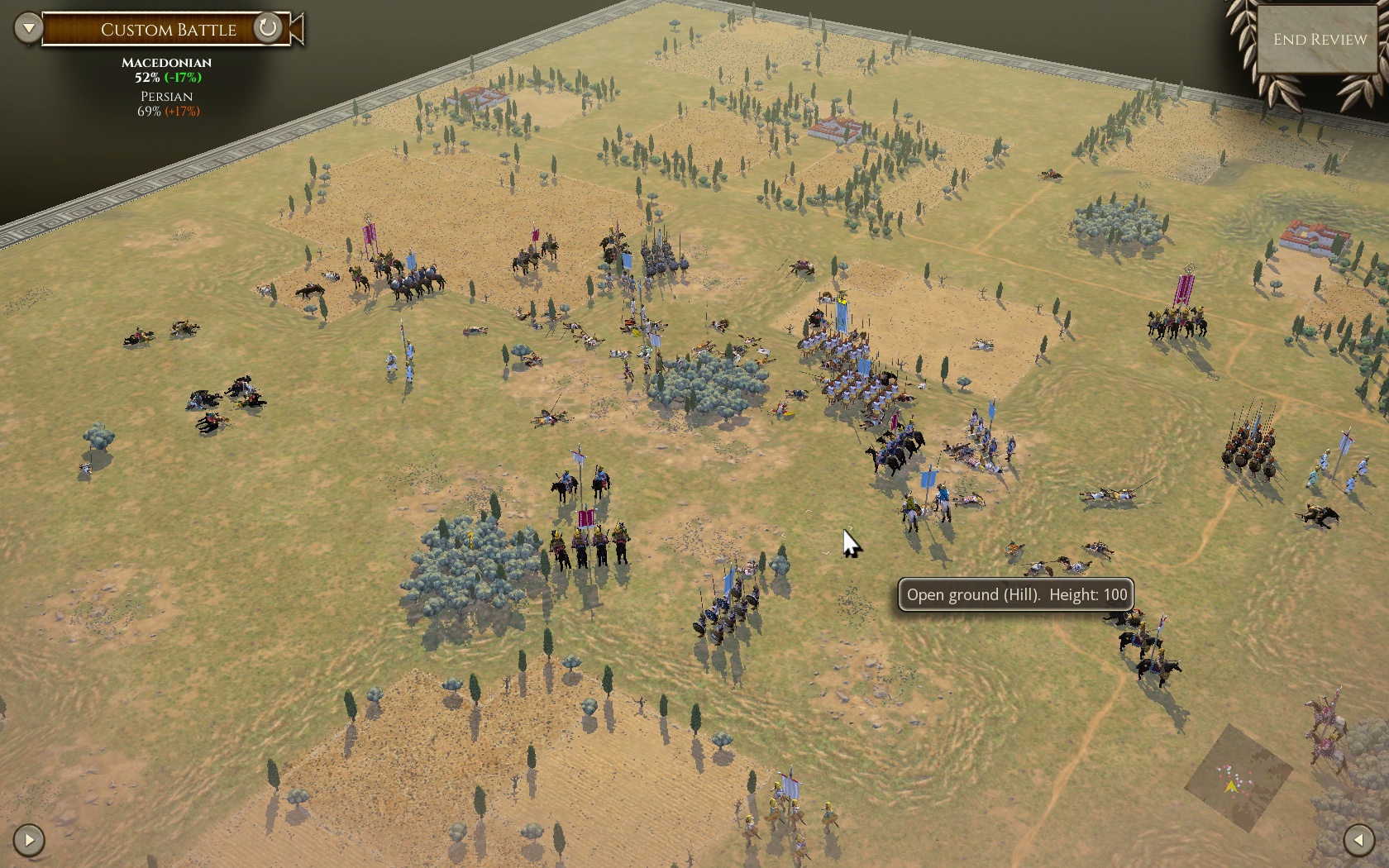Click the diamond-shaped minimap
The width and height of the screenshot is (1389, 868).
click(1238, 778)
